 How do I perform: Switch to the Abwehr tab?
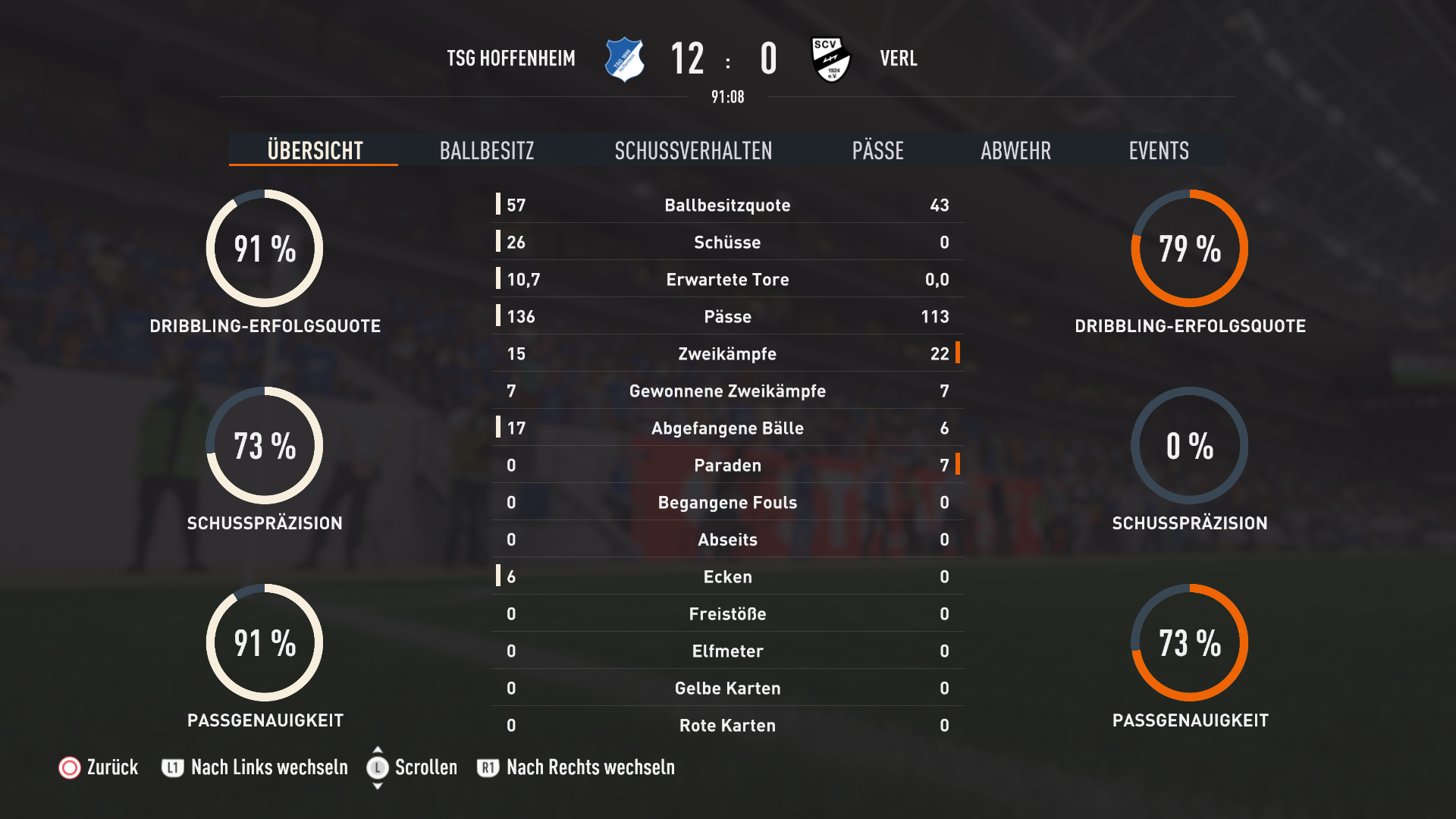[1015, 150]
